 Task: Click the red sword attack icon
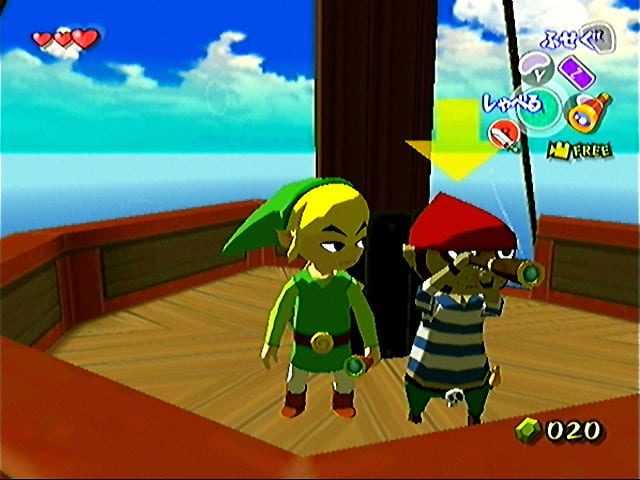point(504,135)
